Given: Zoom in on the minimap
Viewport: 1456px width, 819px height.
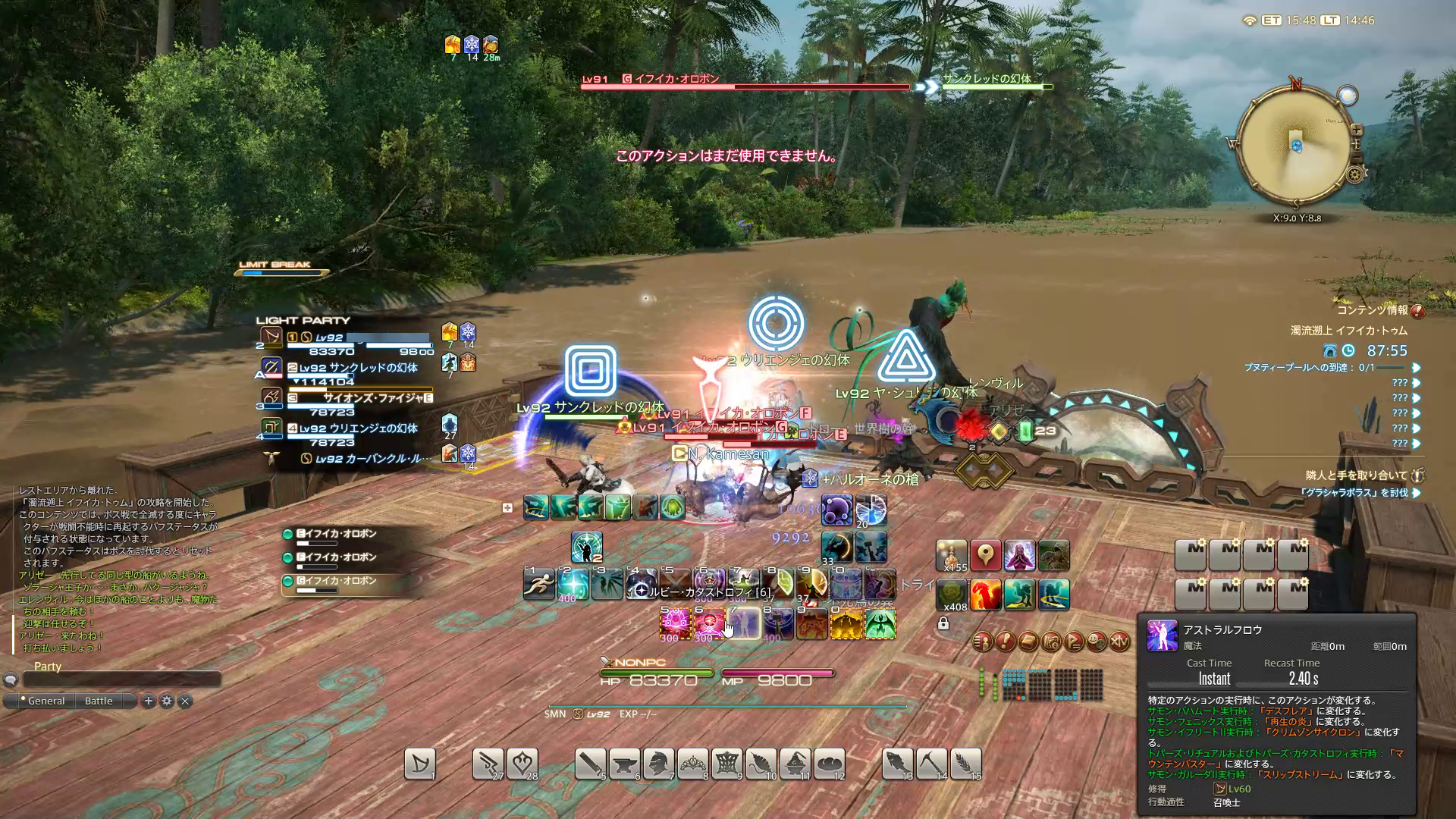Looking at the screenshot, I should [x=1357, y=130].
